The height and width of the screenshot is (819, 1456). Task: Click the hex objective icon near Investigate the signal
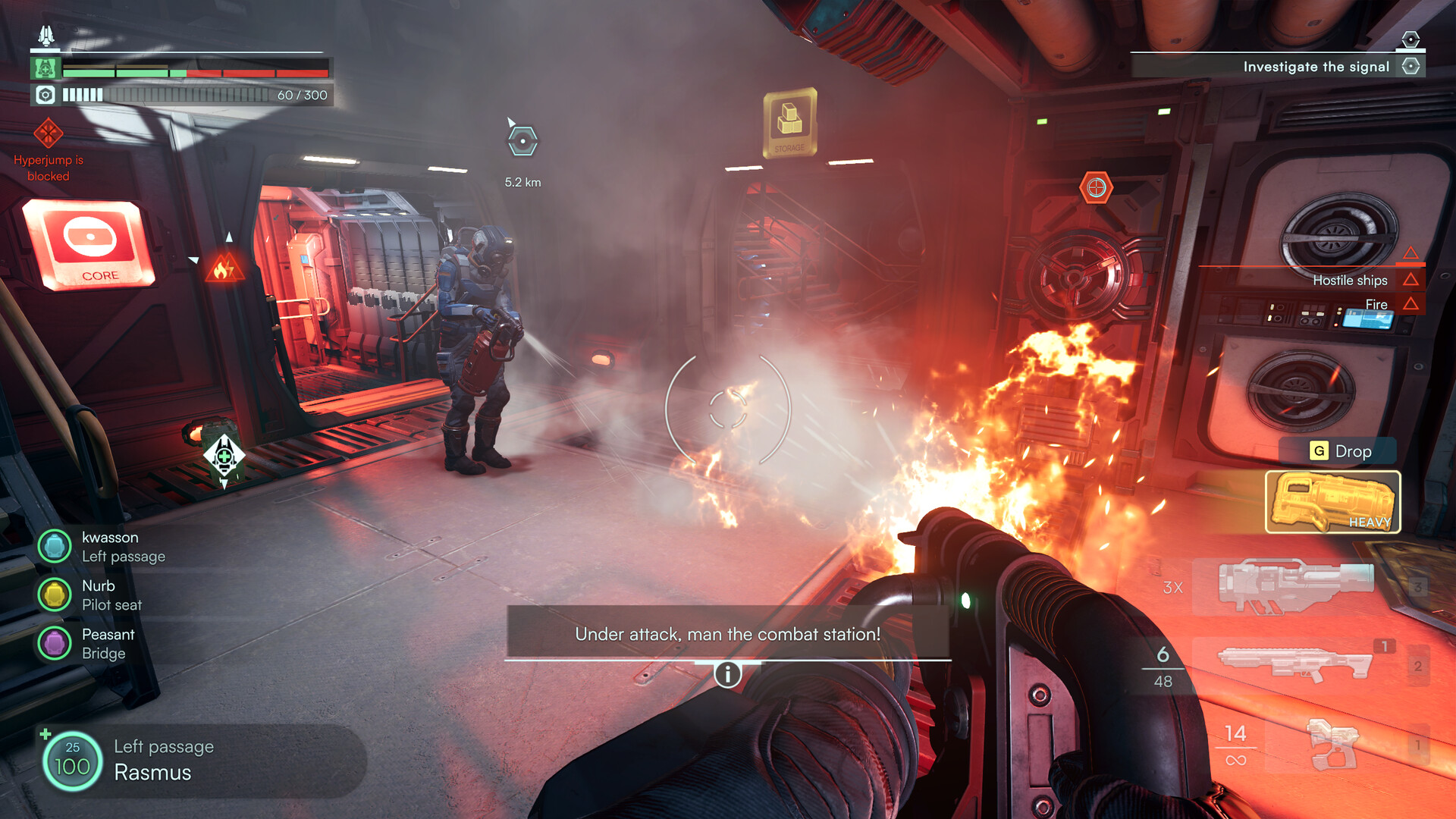pyautogui.click(x=1411, y=66)
